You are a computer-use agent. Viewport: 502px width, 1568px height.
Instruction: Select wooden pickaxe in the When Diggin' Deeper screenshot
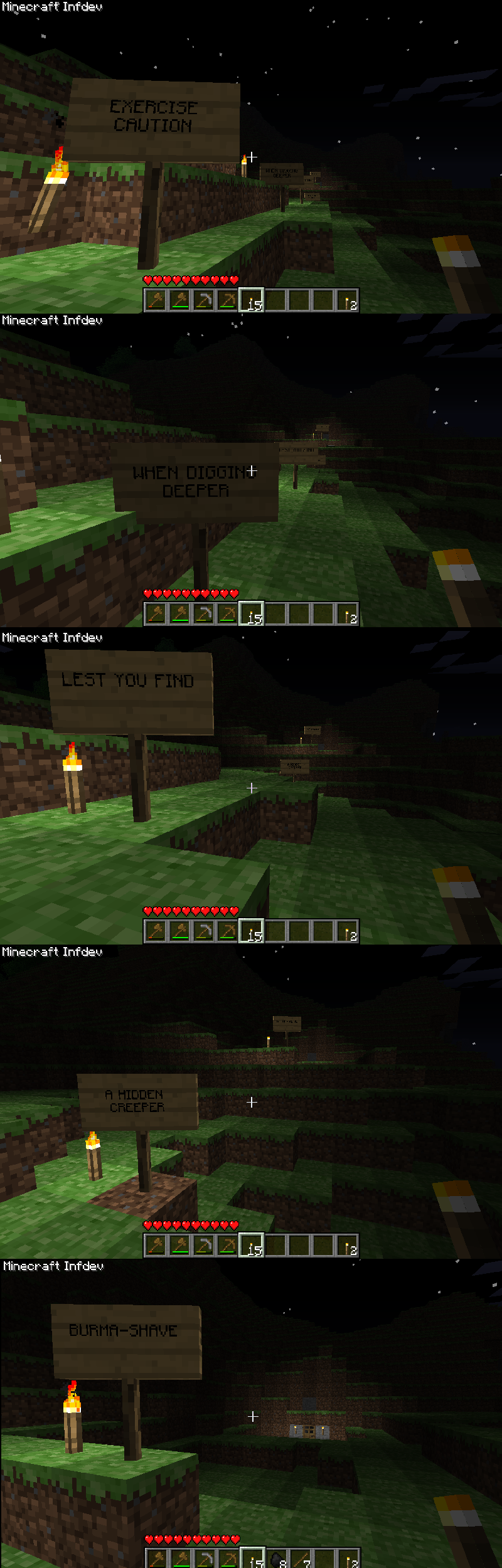pos(228,614)
